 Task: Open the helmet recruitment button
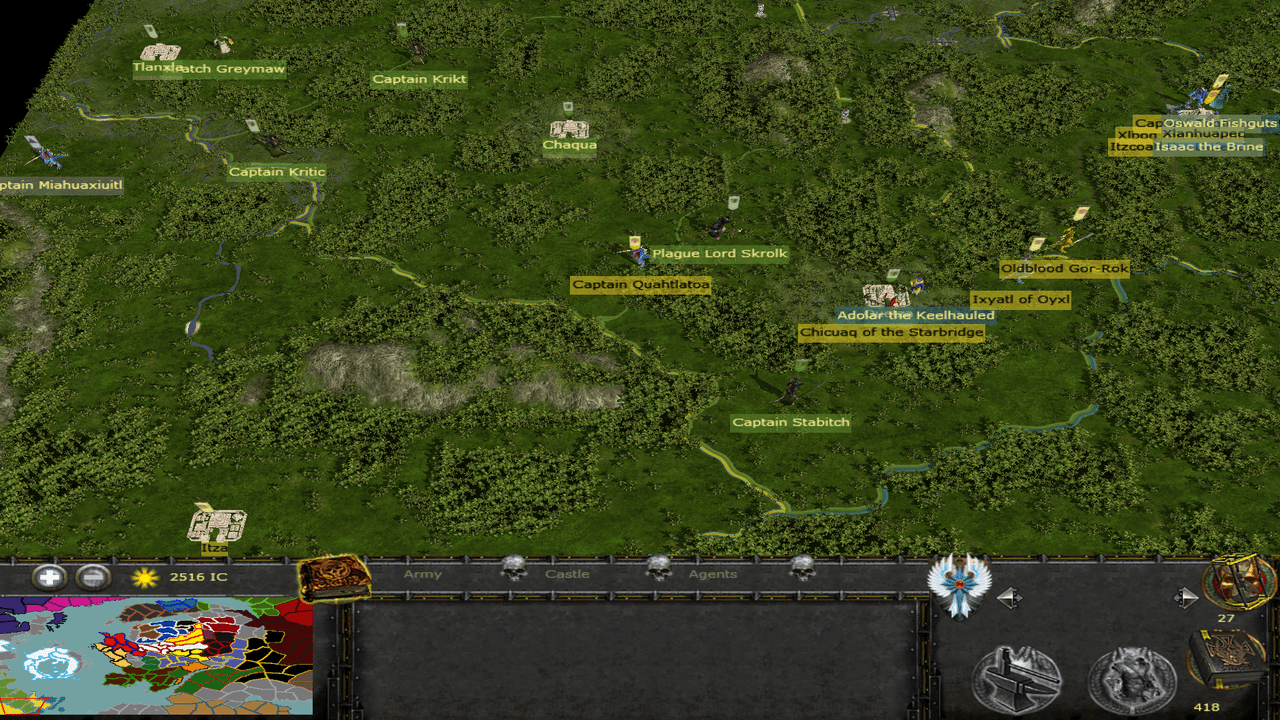[1132, 679]
